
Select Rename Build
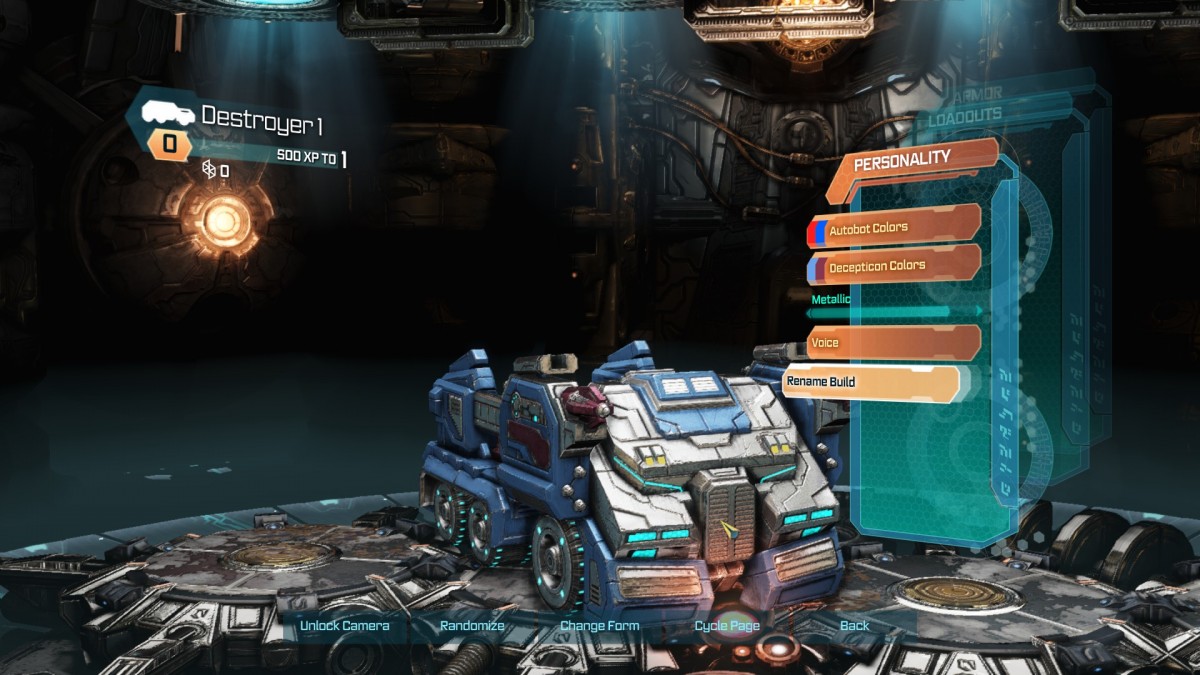[870, 382]
